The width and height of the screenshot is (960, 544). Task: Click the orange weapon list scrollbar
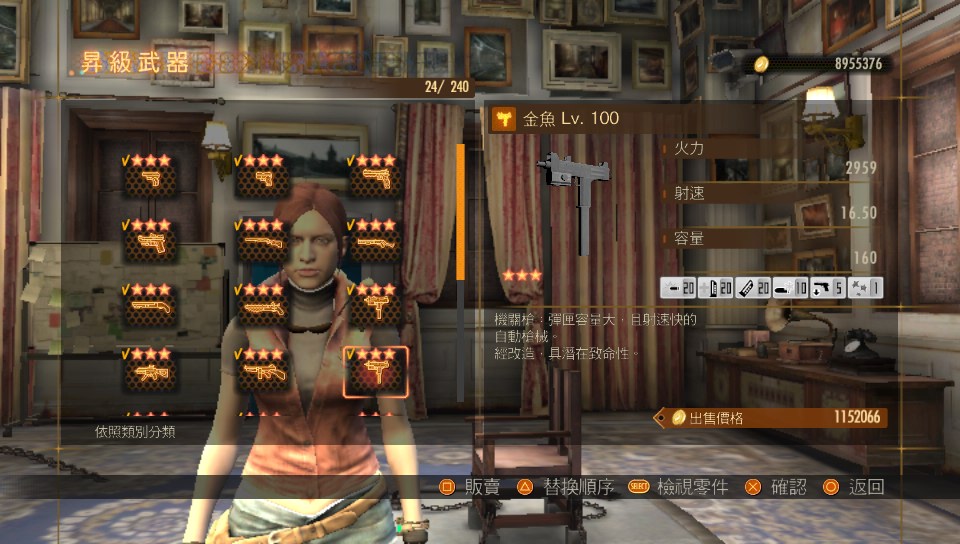pyautogui.click(x=461, y=212)
